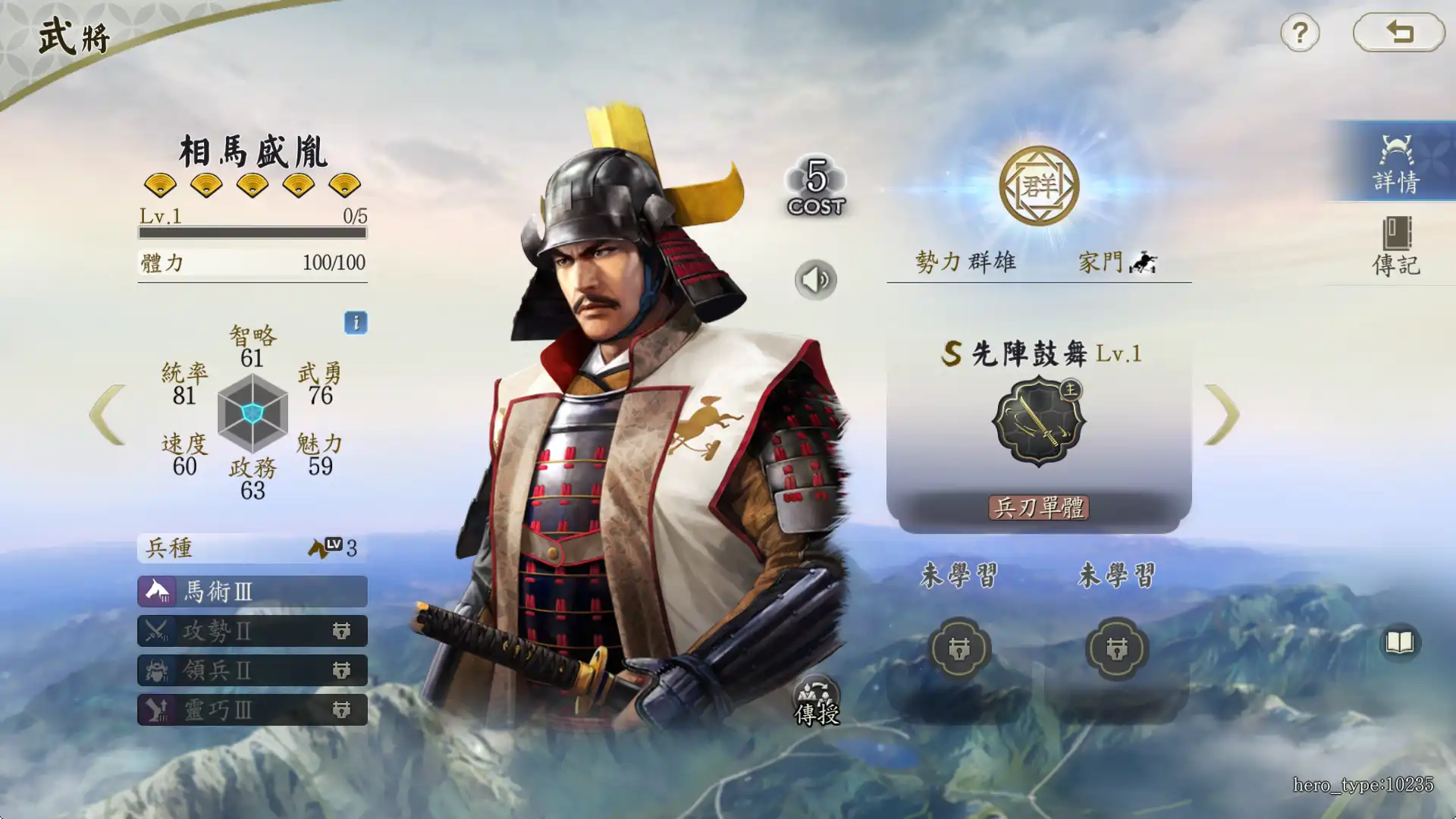This screenshot has height=819, width=1456.
Task: Open the question mark help button
Action: pyautogui.click(x=1299, y=33)
